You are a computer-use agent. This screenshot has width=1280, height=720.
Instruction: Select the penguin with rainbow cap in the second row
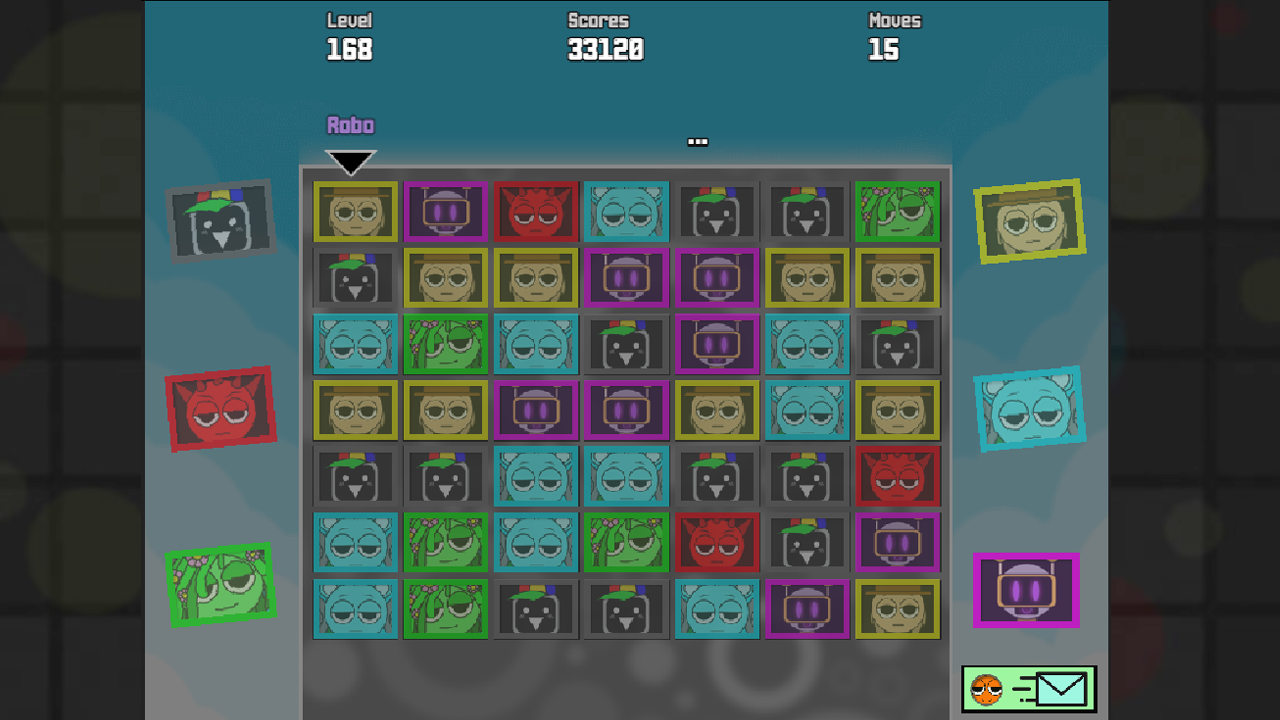point(355,278)
